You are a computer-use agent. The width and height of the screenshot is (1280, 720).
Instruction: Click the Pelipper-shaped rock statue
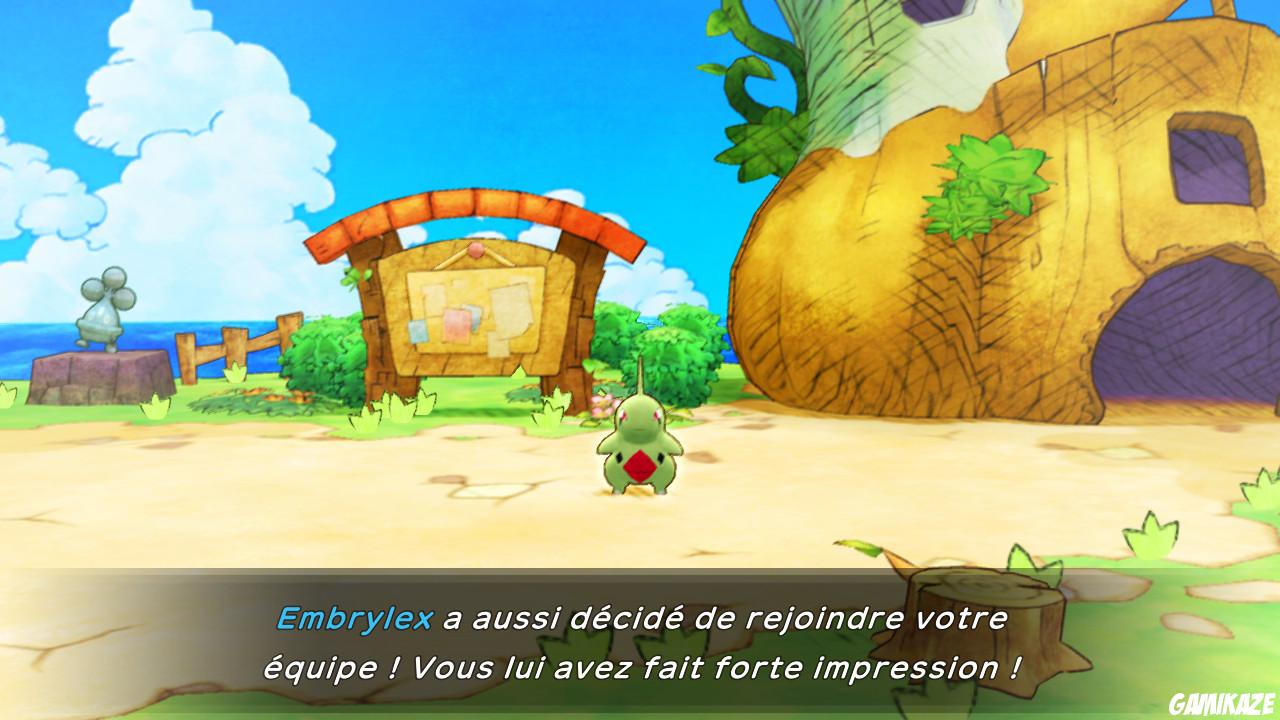(105, 310)
